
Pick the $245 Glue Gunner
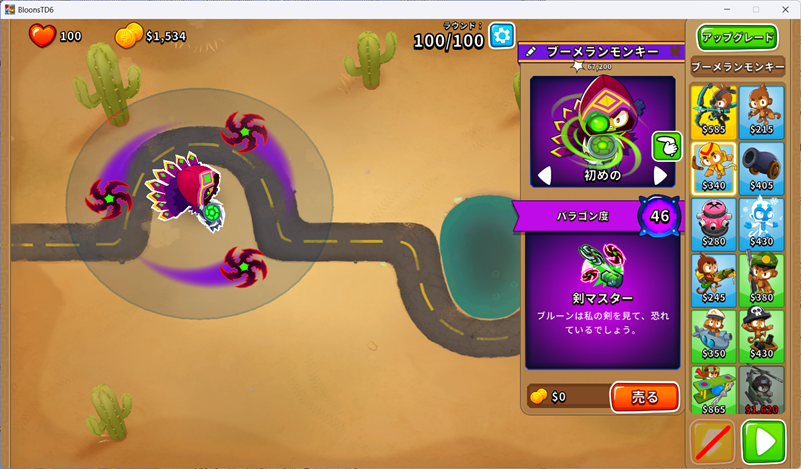(x=713, y=279)
